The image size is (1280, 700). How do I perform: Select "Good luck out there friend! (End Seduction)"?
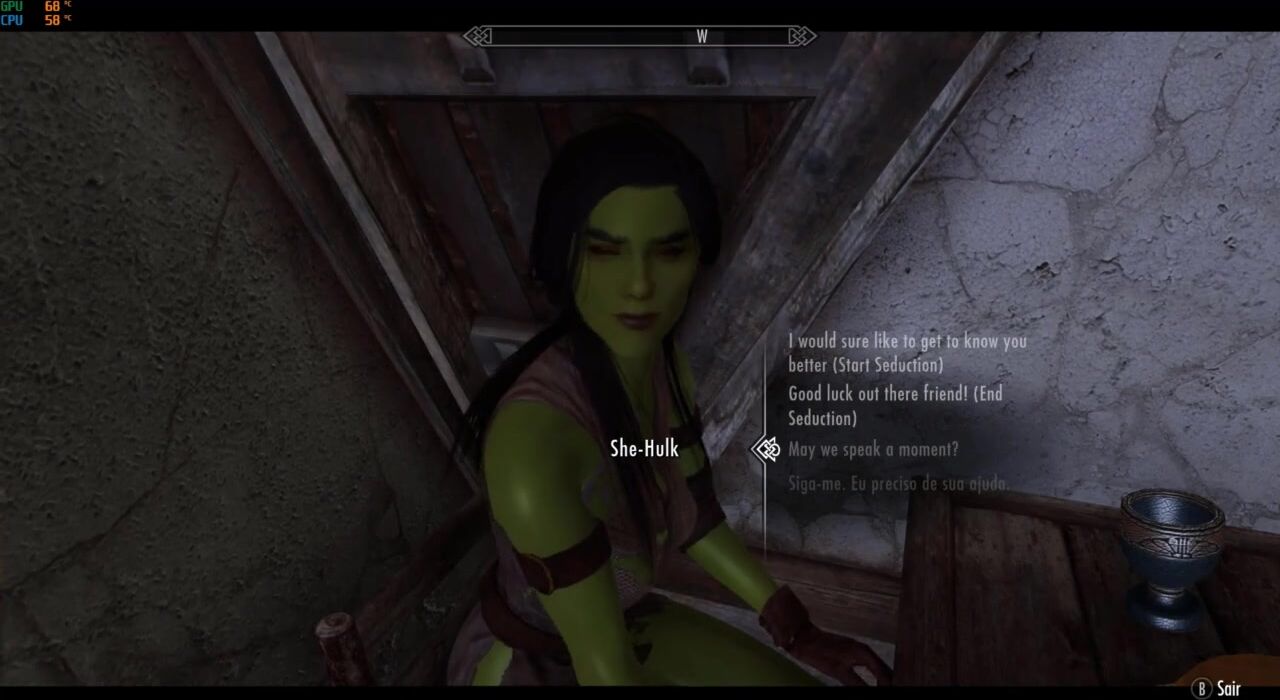coord(894,406)
